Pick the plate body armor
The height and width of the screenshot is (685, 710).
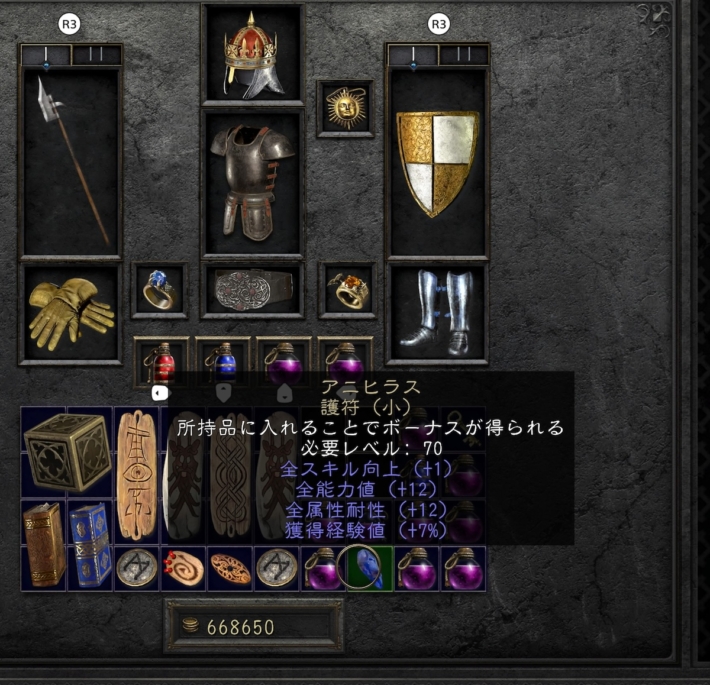click(x=252, y=182)
